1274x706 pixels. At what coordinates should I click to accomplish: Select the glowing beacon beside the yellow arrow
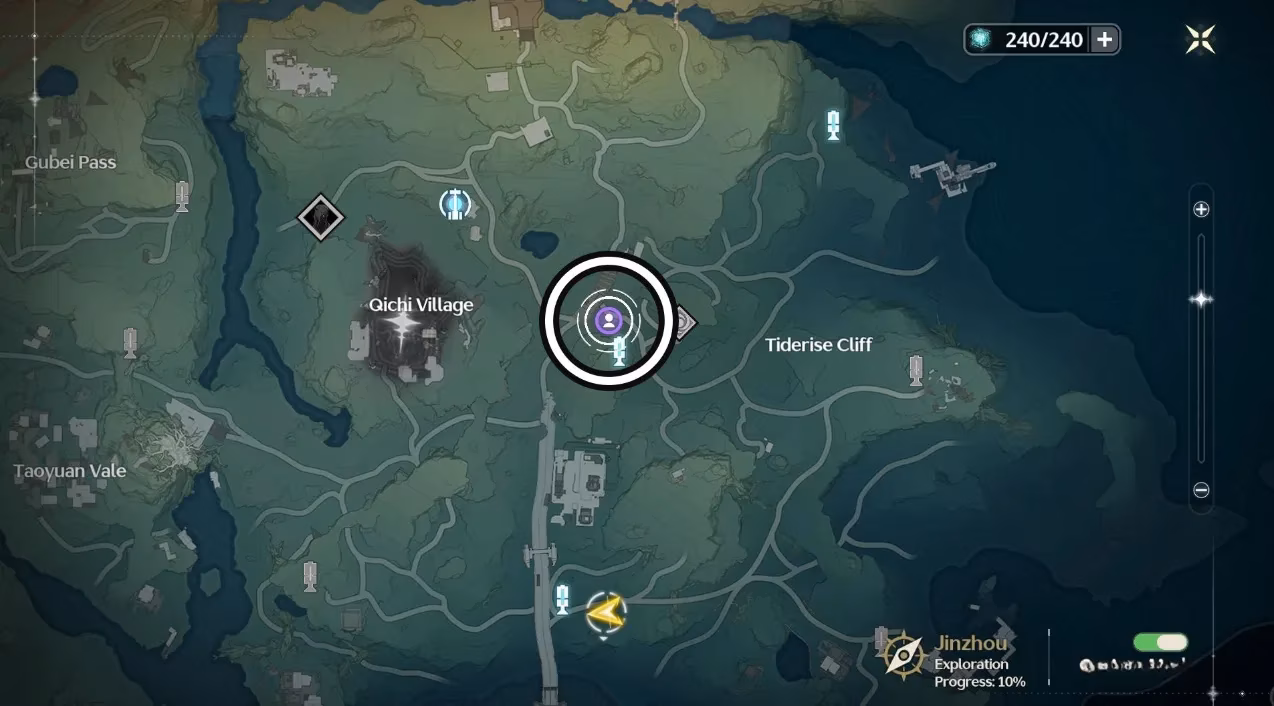pos(562,599)
